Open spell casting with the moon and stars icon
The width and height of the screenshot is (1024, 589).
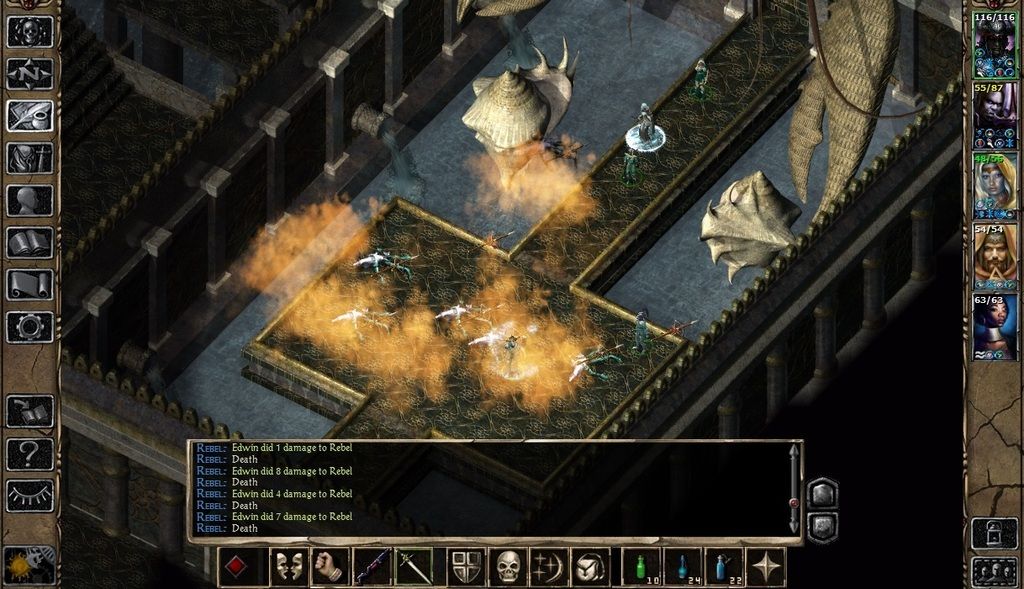[x=549, y=567]
